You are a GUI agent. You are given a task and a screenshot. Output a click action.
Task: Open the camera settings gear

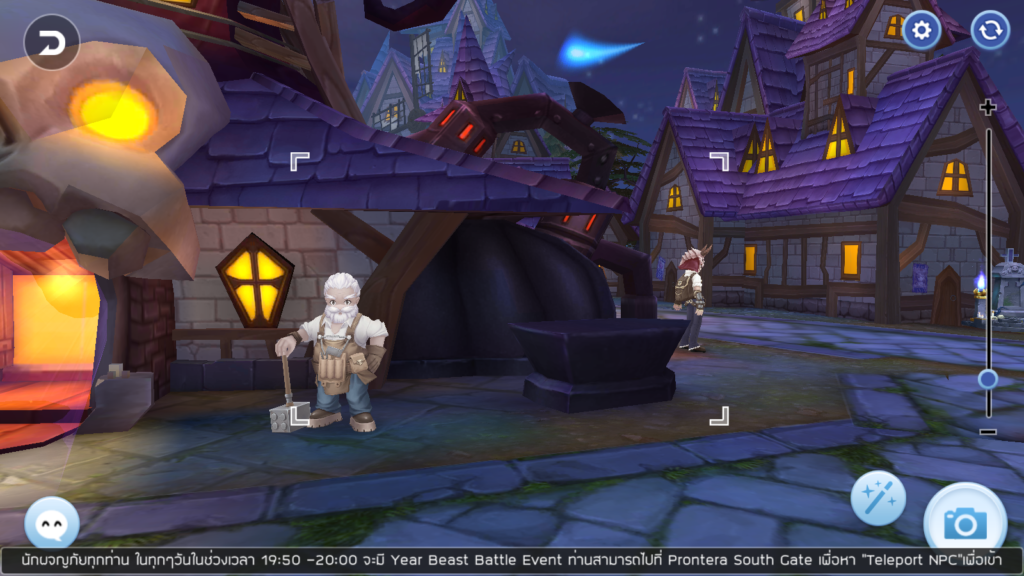(921, 31)
